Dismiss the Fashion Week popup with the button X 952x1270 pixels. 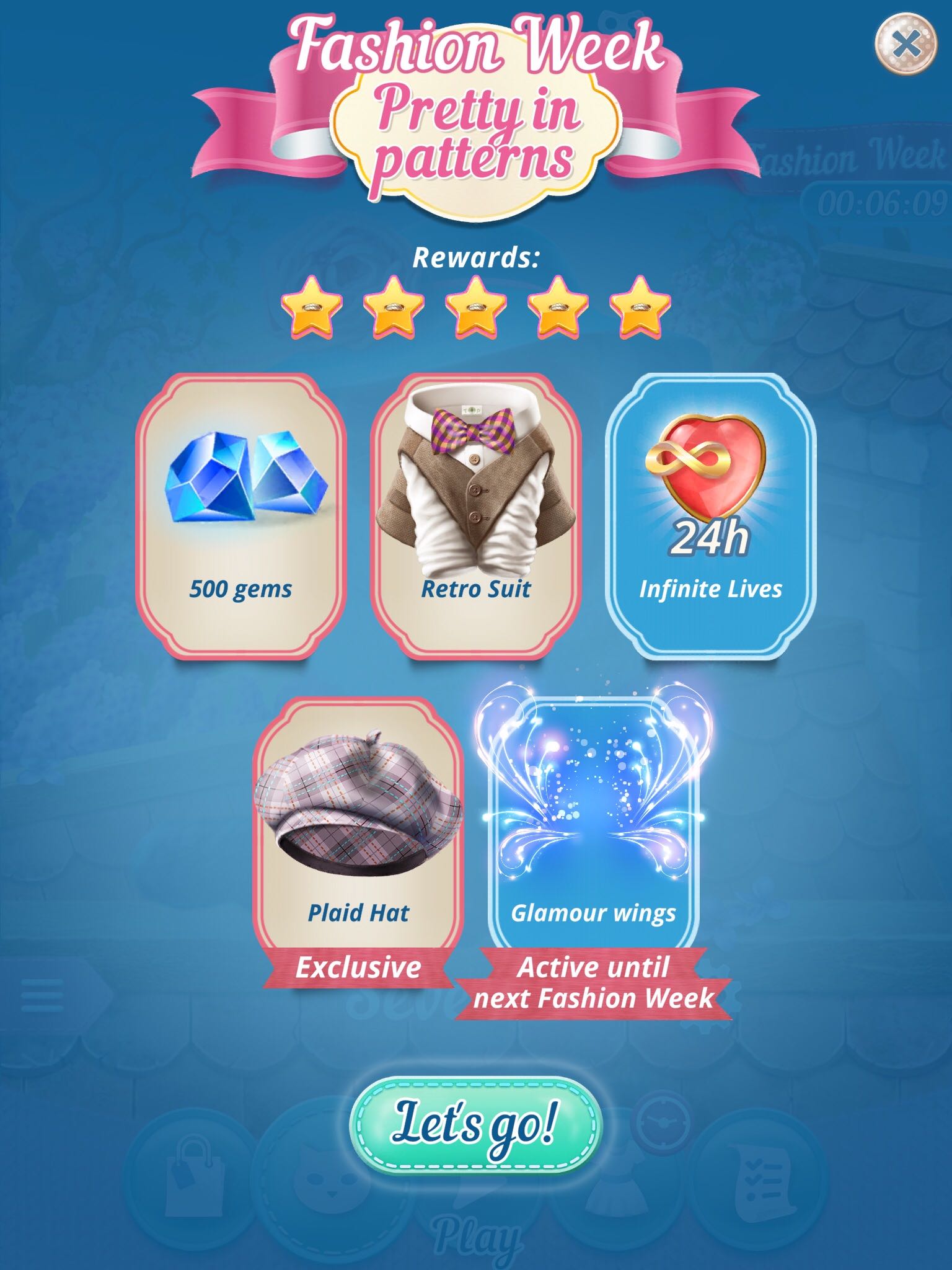tap(906, 43)
